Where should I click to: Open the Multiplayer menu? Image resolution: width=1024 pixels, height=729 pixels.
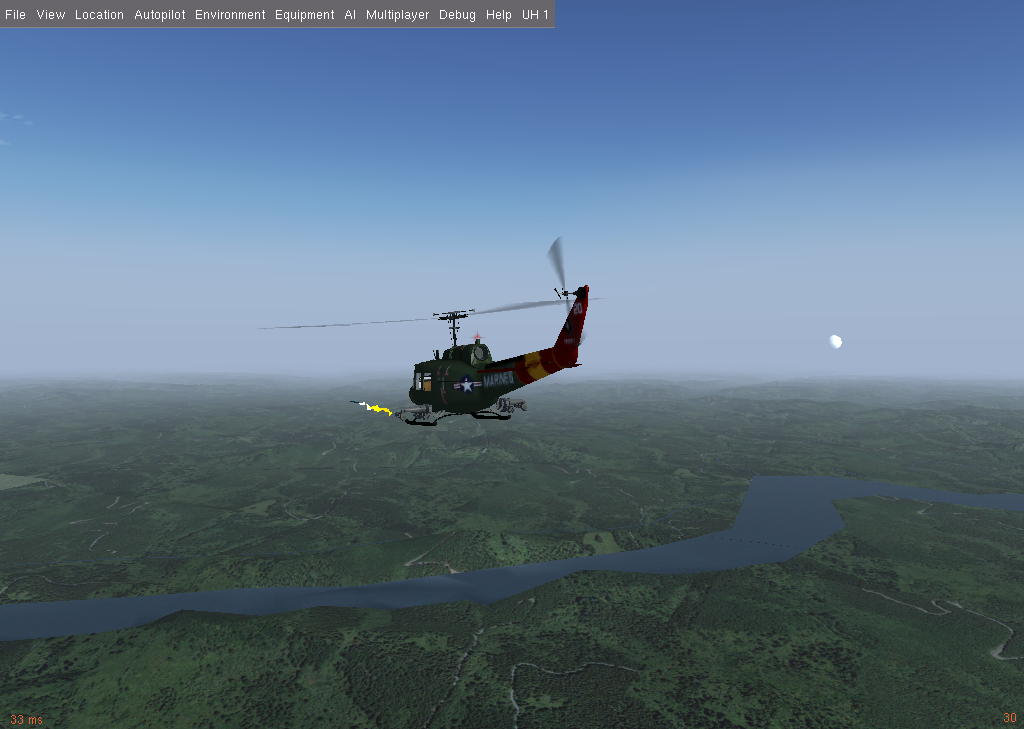click(397, 15)
